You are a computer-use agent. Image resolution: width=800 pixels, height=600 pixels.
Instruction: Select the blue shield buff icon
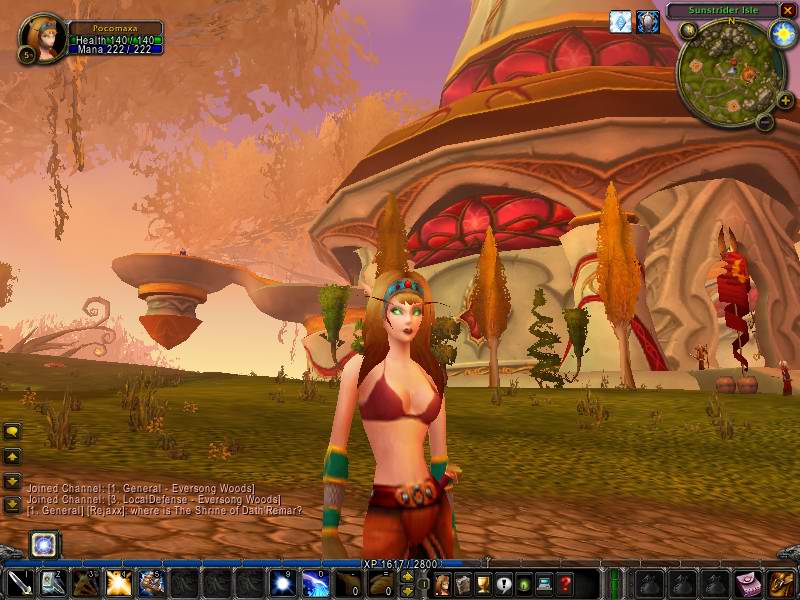tap(648, 22)
